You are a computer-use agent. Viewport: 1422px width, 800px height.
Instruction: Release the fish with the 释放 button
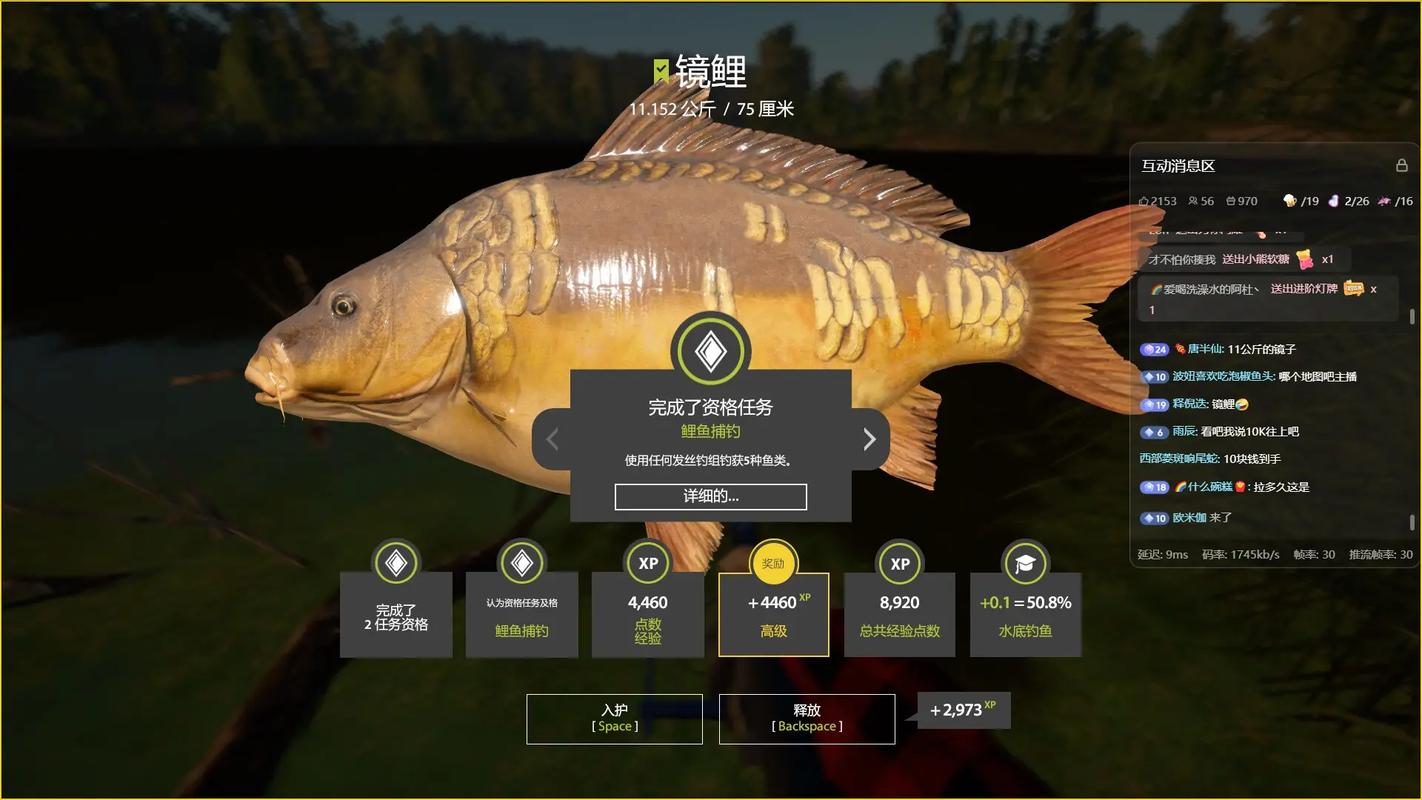[x=806, y=718]
